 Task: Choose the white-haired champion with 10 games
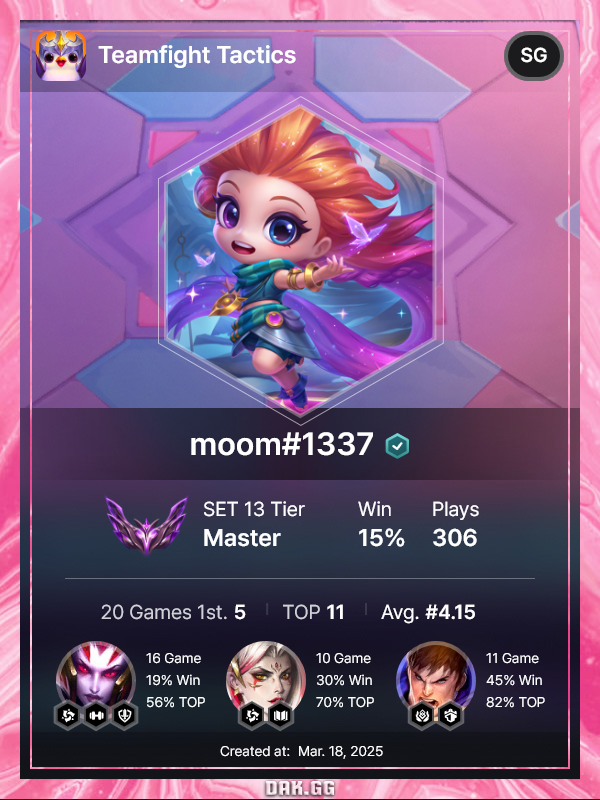[x=266, y=677]
